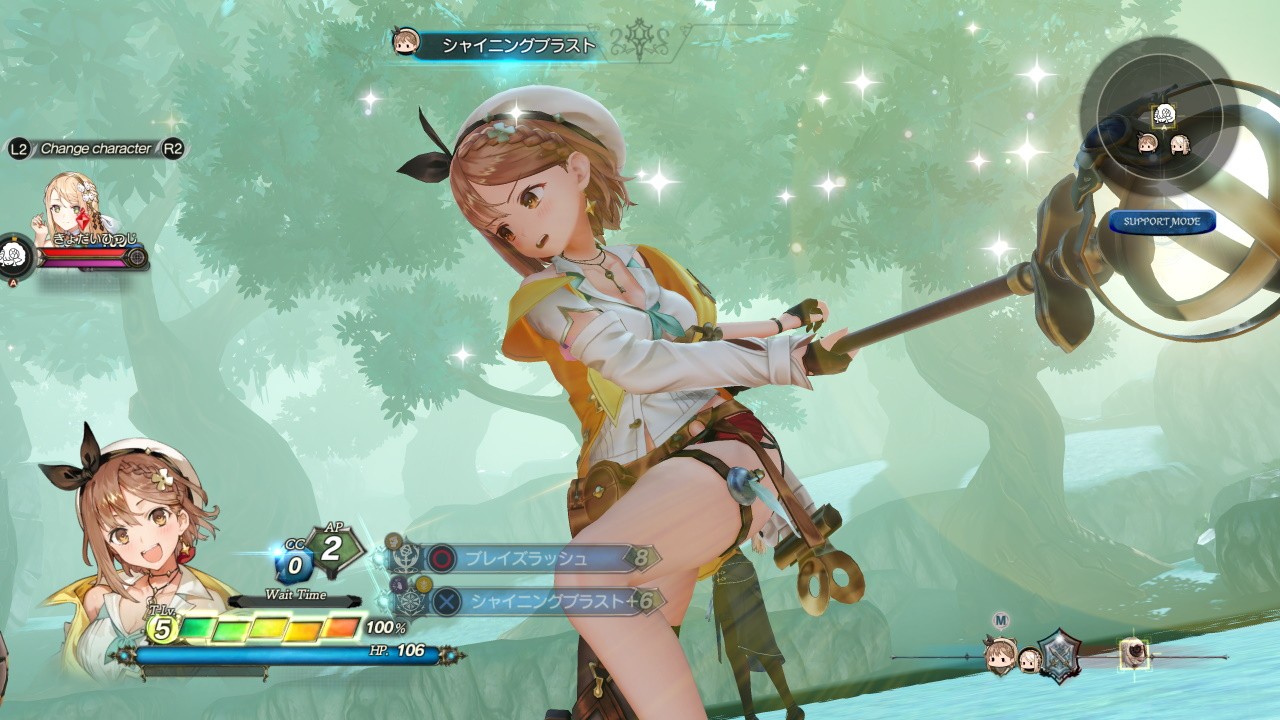Click the shield icon on the turn order timeline
The height and width of the screenshot is (720, 1280).
click(x=1062, y=657)
